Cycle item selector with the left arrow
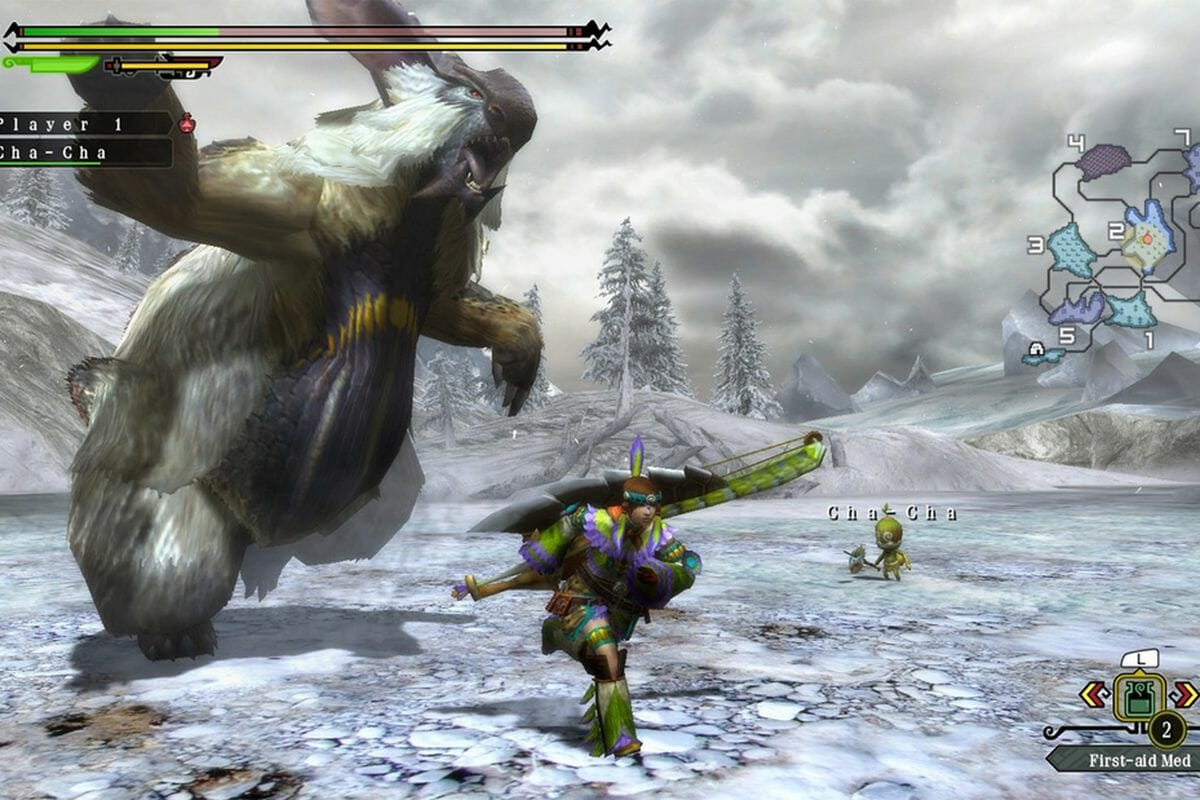1200x800 pixels. 1093,694
